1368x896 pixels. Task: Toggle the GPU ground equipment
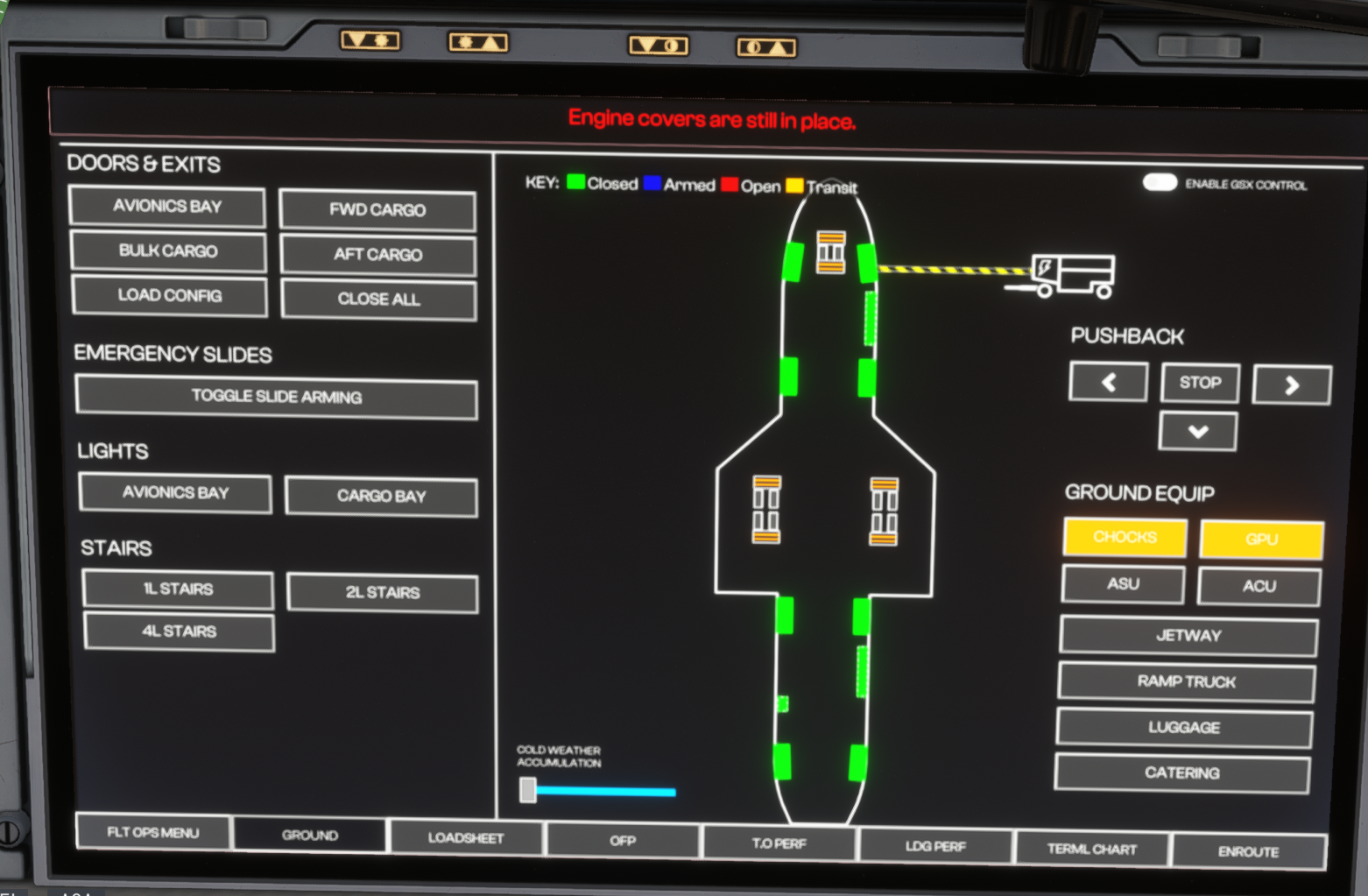point(1261,540)
